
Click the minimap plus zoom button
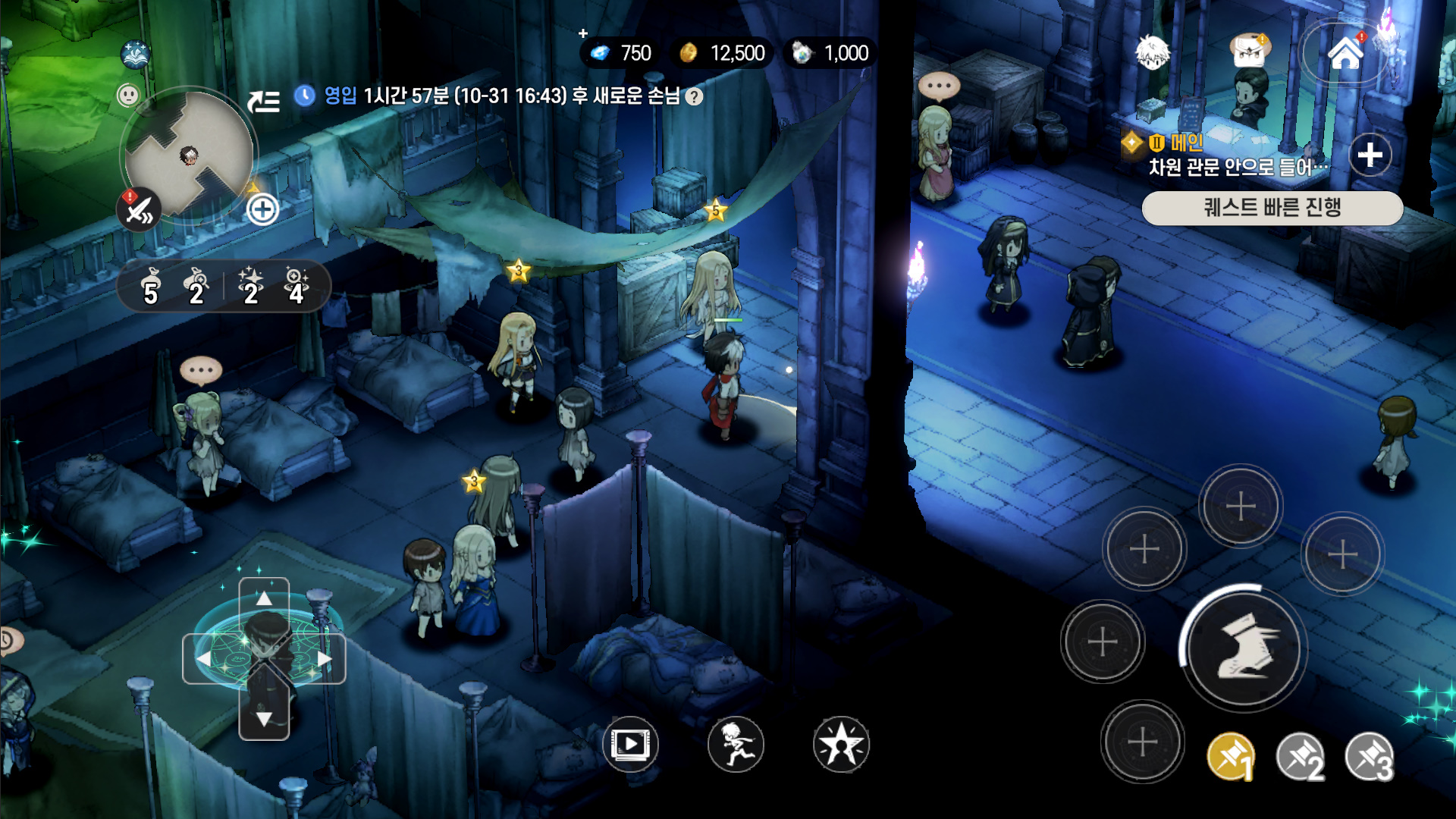262,209
